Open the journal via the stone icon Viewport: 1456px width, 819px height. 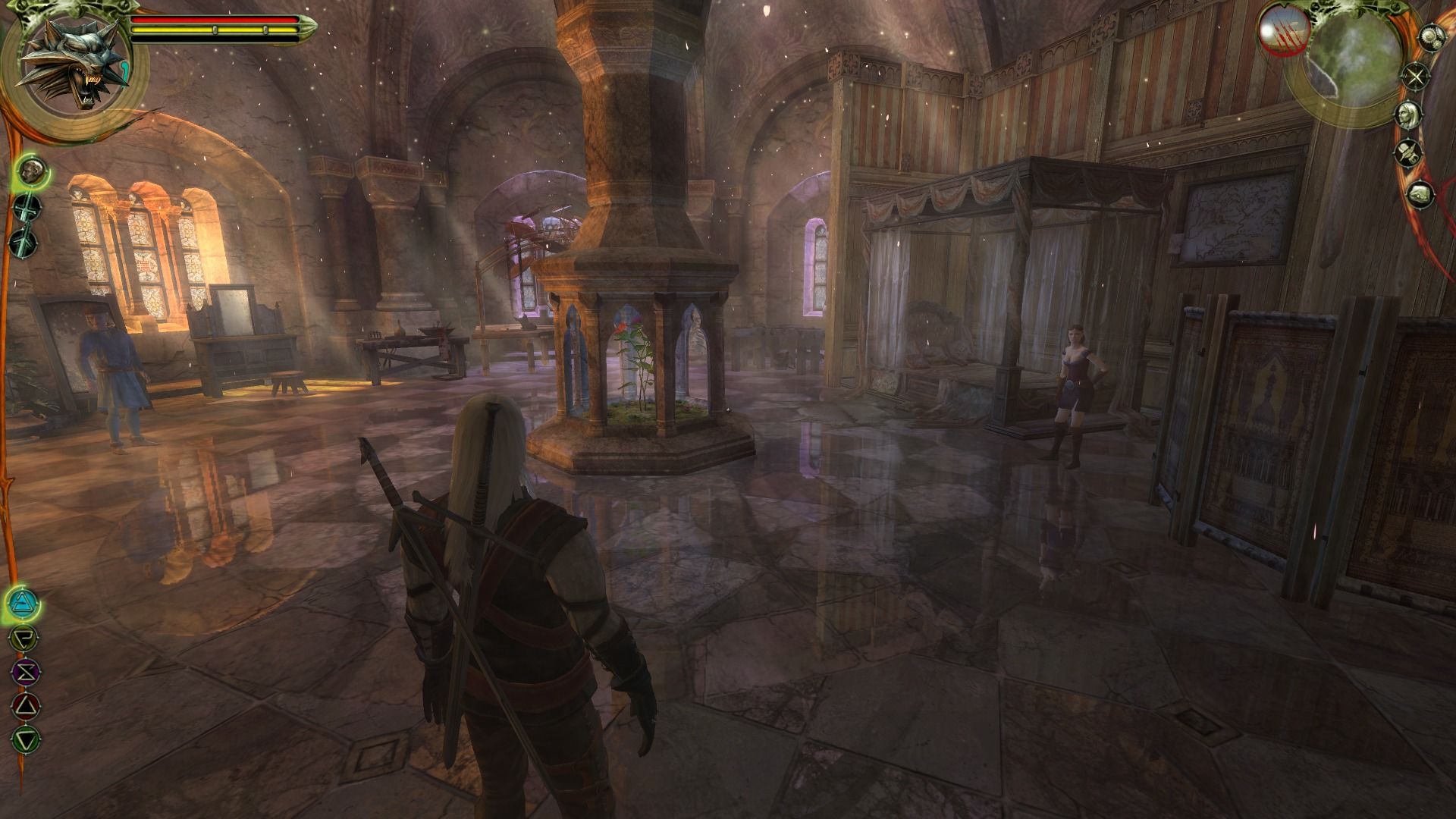[x=1420, y=193]
